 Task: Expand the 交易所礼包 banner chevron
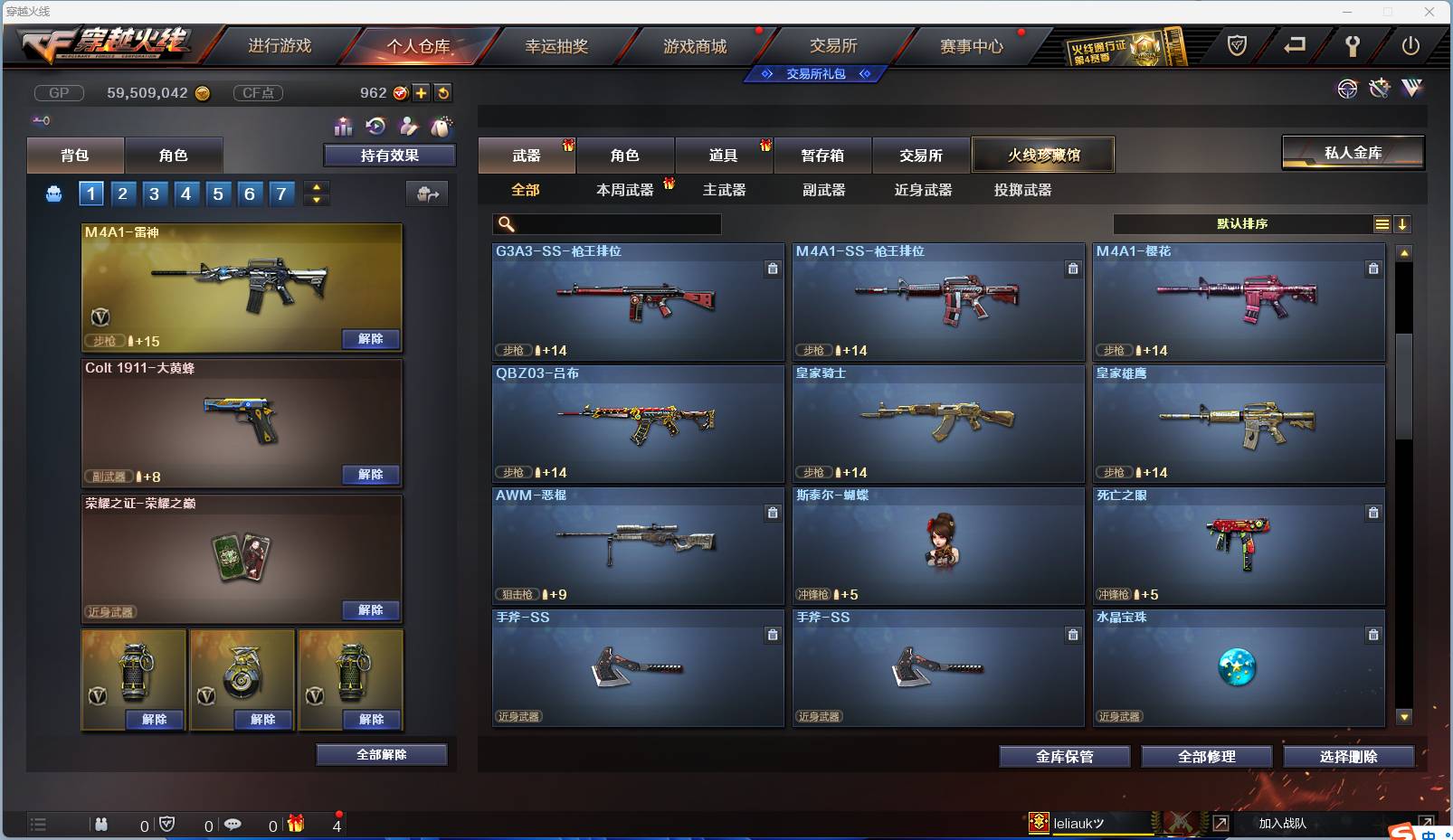[x=867, y=74]
